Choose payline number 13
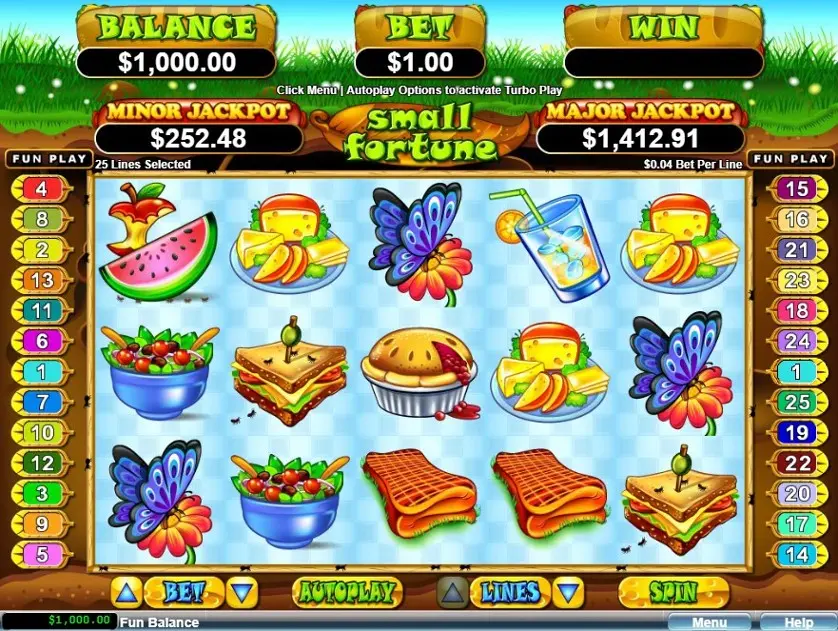The height and width of the screenshot is (631, 838). coord(41,281)
